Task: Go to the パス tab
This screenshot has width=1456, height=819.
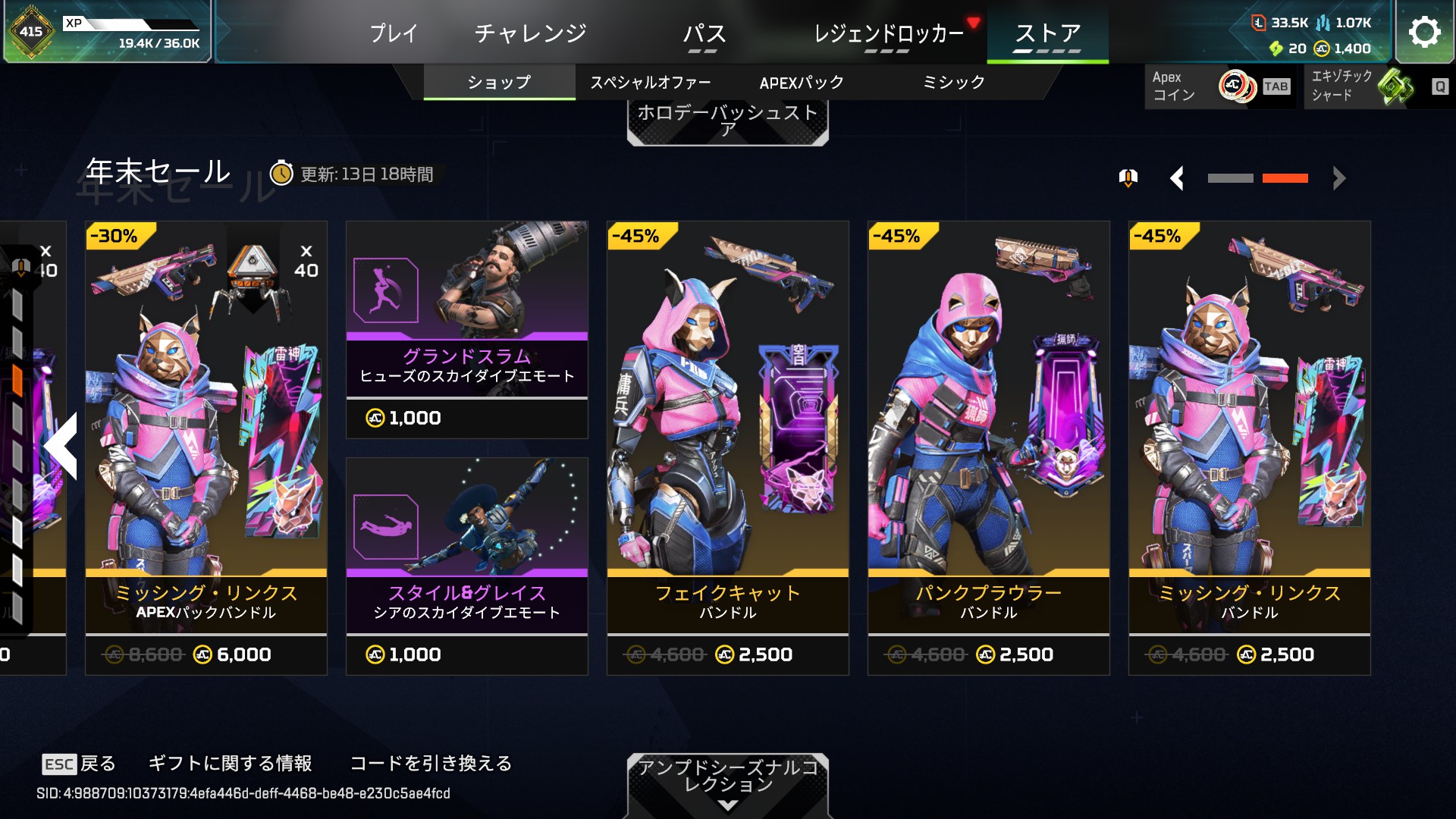Action: click(x=704, y=33)
